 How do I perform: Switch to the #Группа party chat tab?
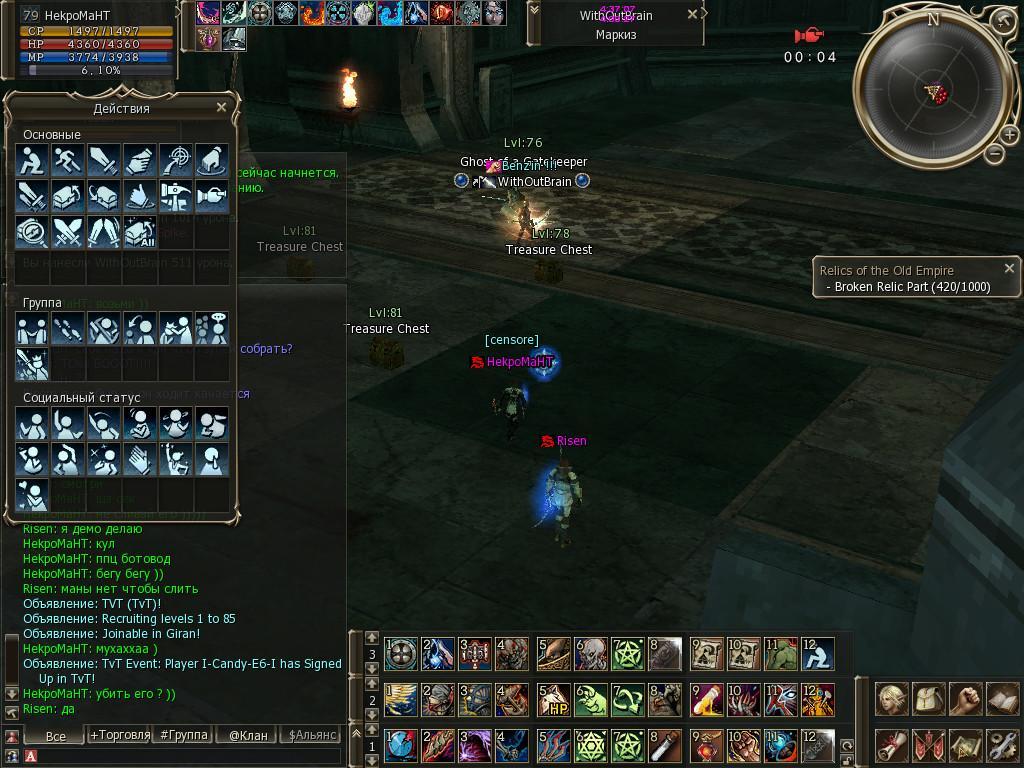coord(184,735)
